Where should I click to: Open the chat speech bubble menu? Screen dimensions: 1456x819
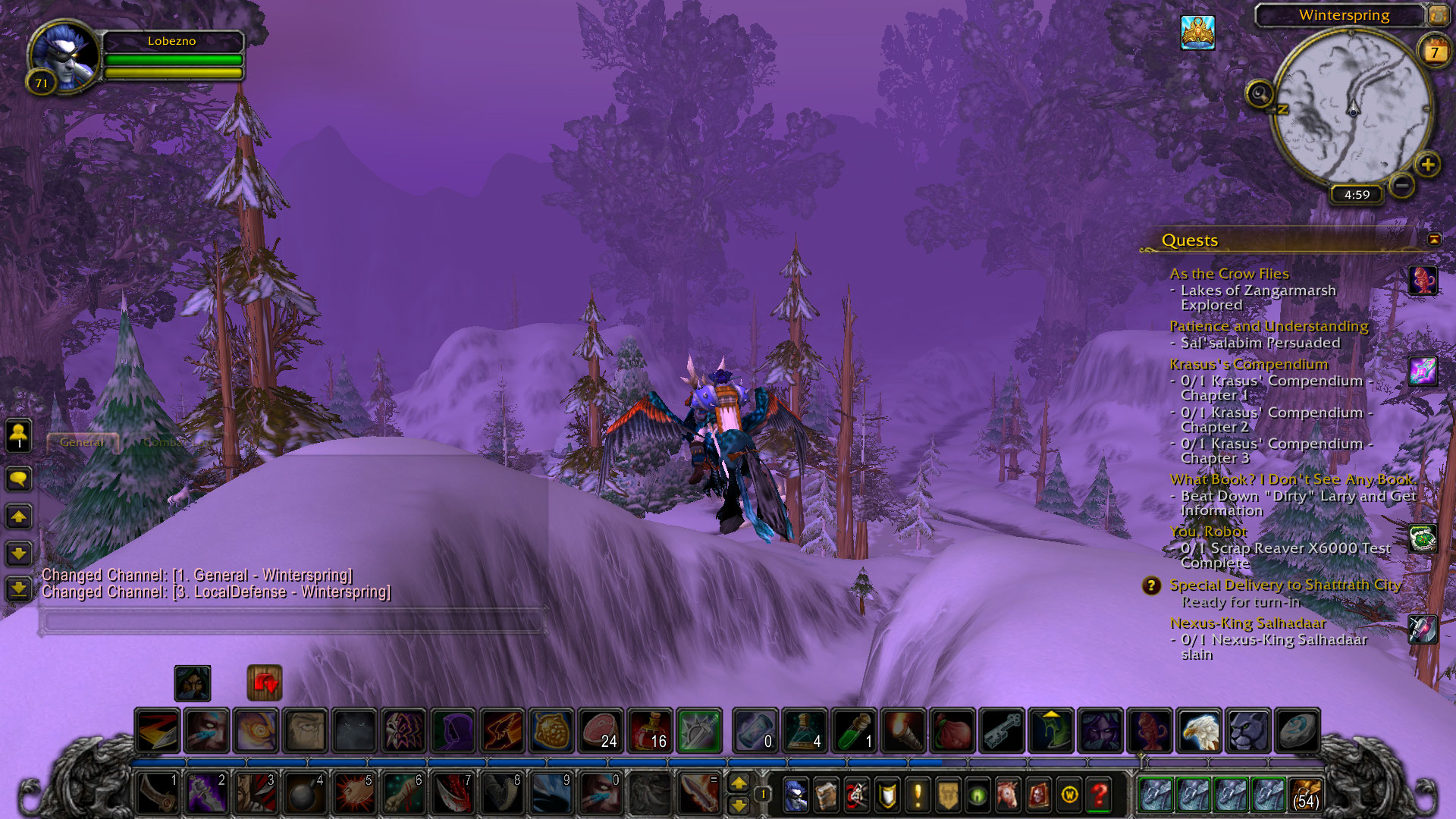point(19,479)
